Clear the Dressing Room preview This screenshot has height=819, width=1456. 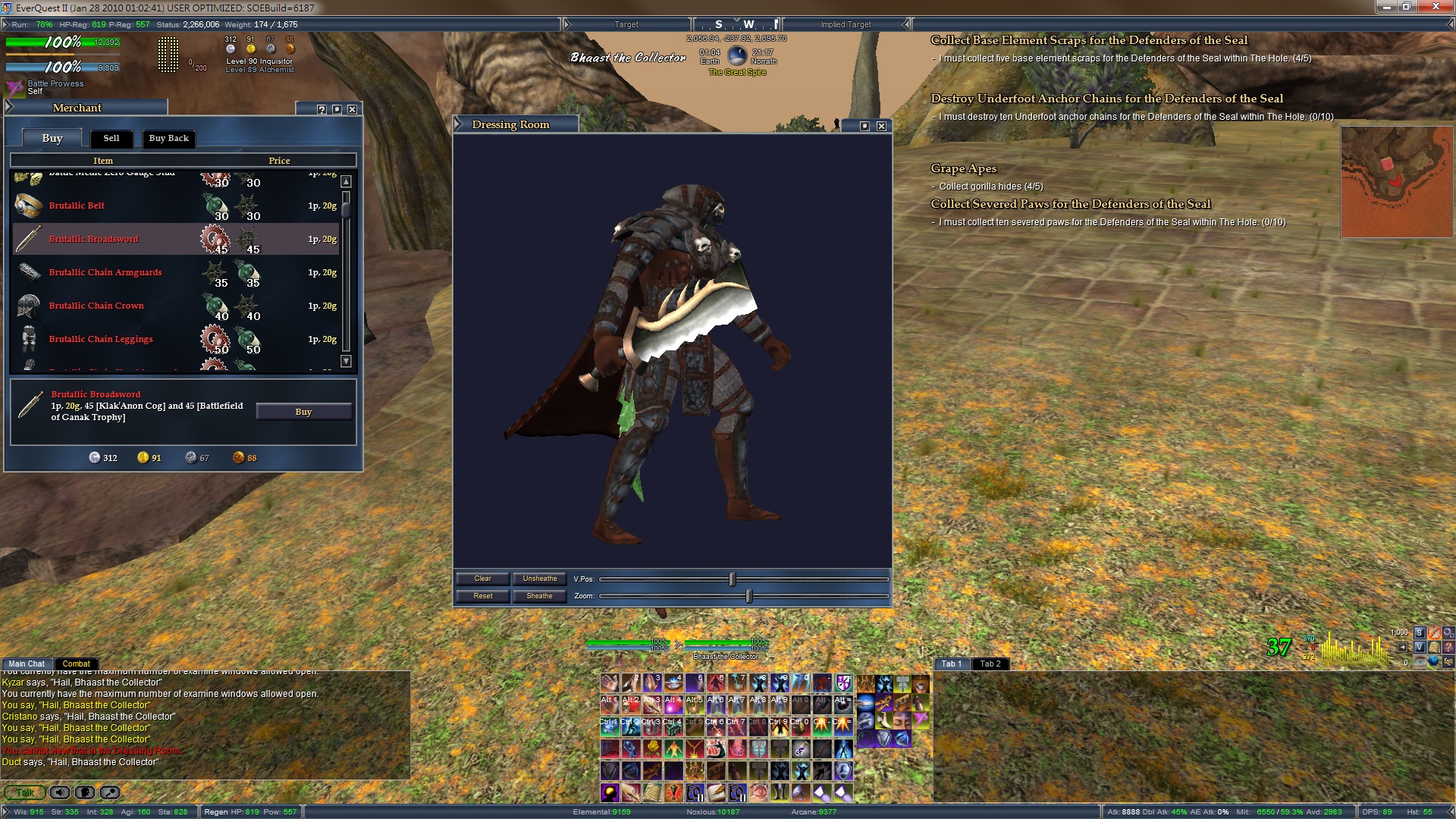tap(482, 579)
